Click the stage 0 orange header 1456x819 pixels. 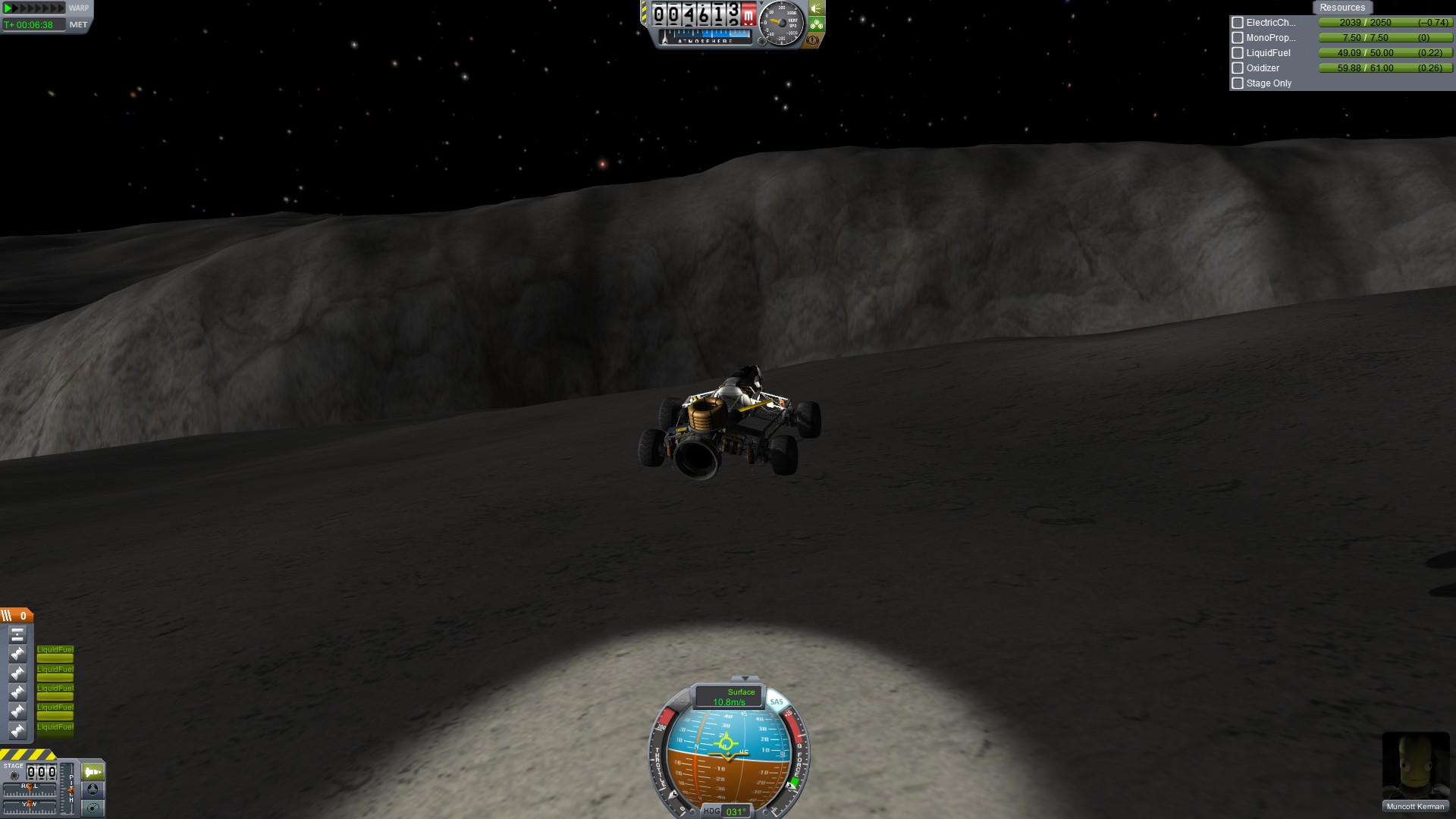tap(17, 616)
